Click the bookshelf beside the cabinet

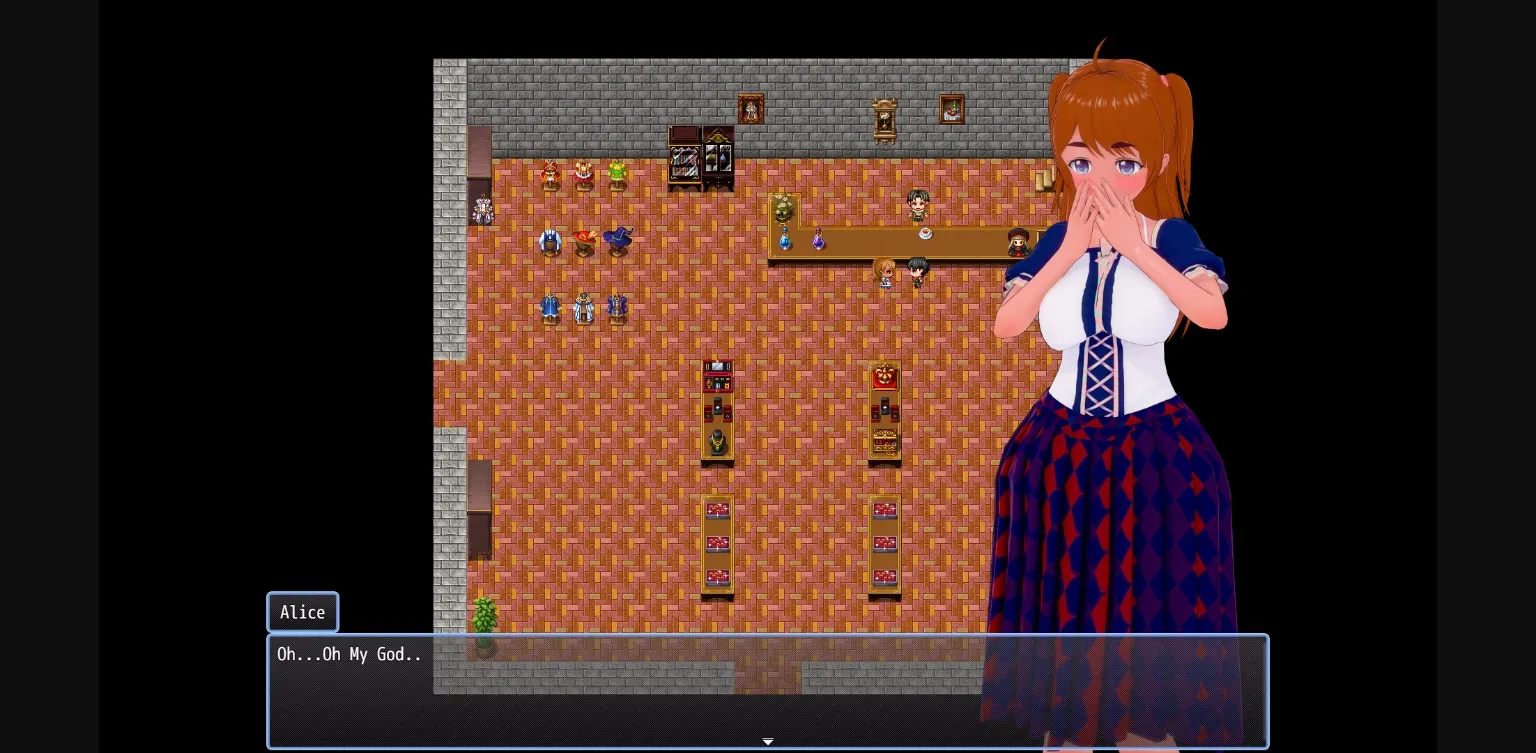[685, 160]
